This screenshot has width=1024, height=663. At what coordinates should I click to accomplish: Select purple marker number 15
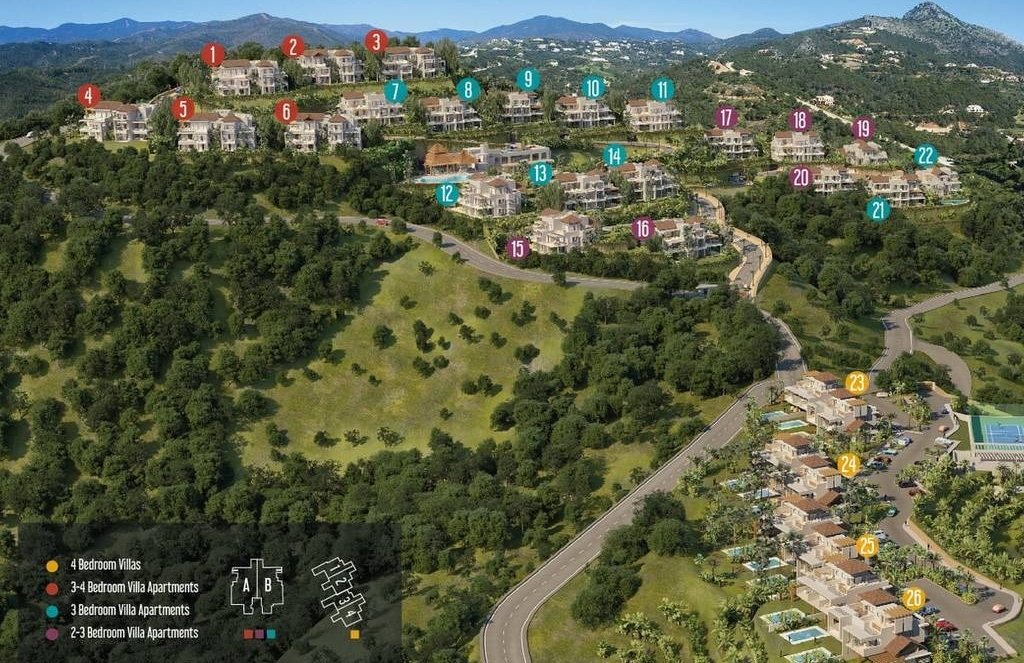[x=517, y=249]
